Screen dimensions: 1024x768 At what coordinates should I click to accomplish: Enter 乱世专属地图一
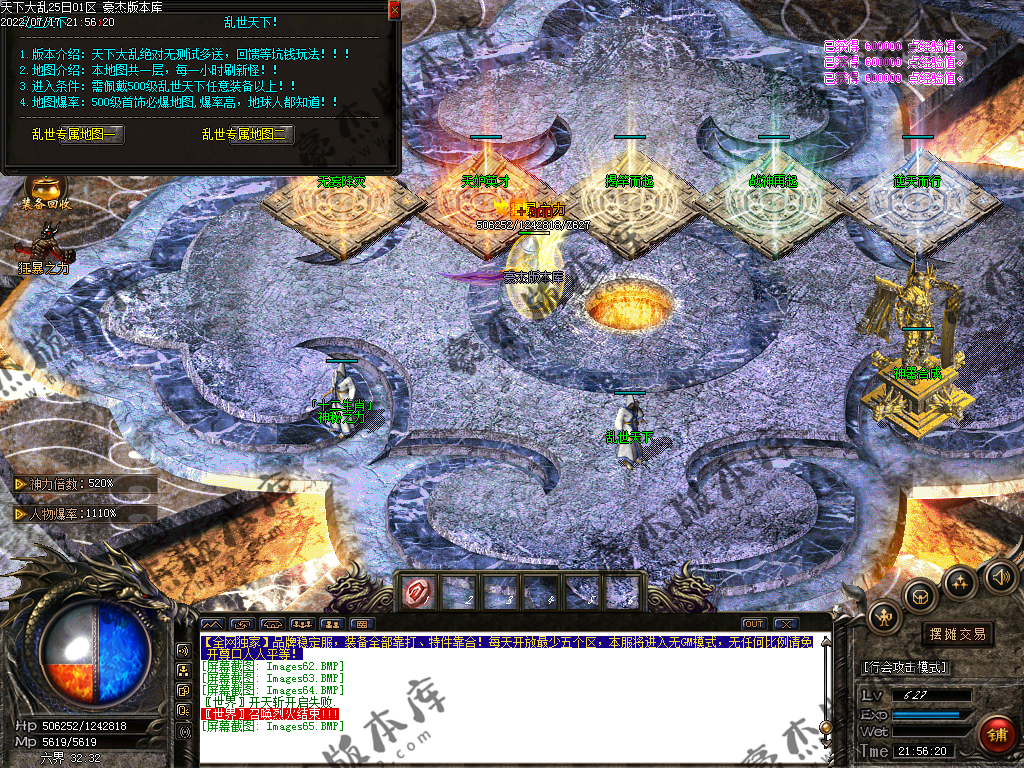click(92, 134)
